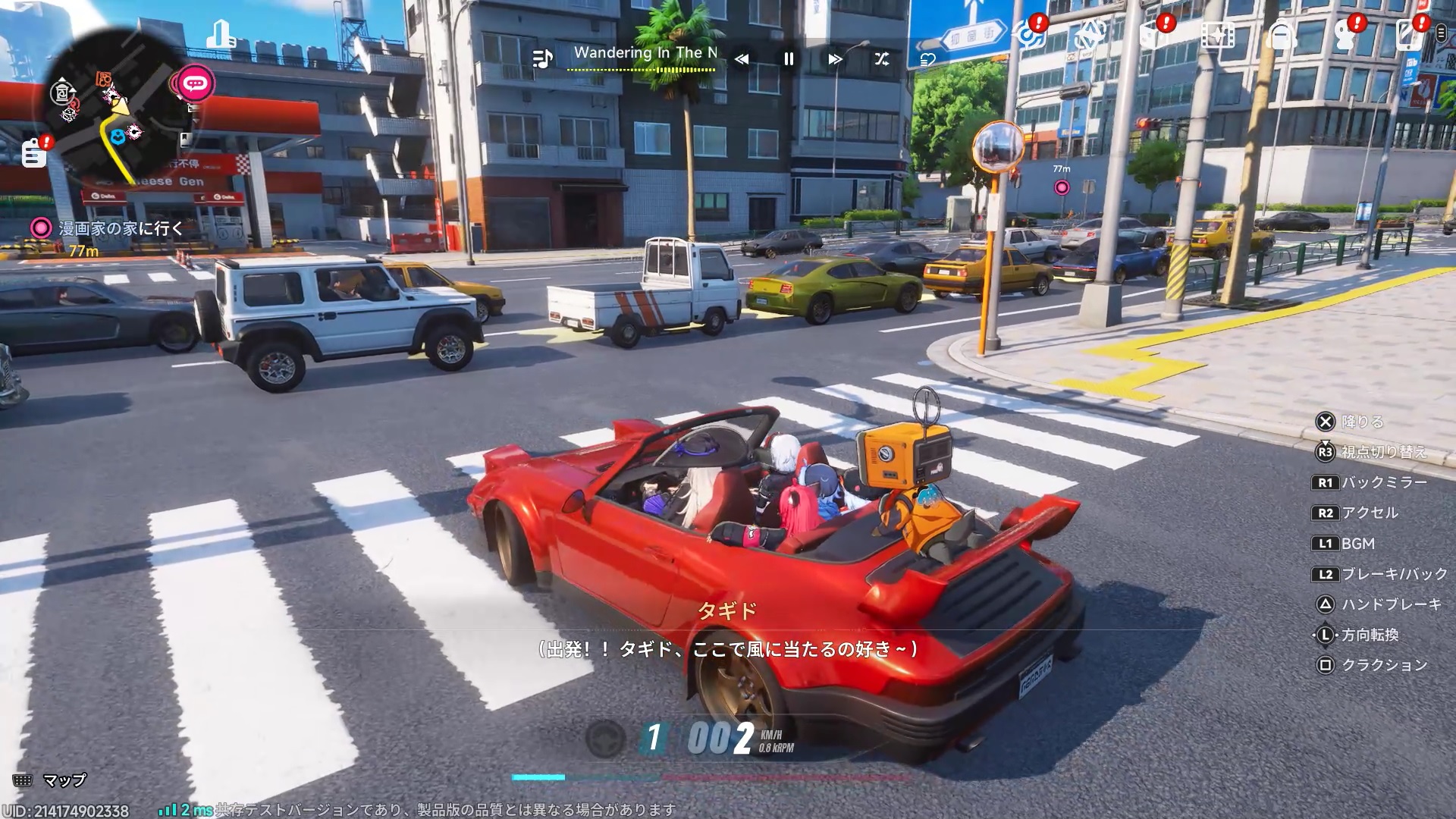
Task: Open the music playlist icon
Action: click(542, 58)
